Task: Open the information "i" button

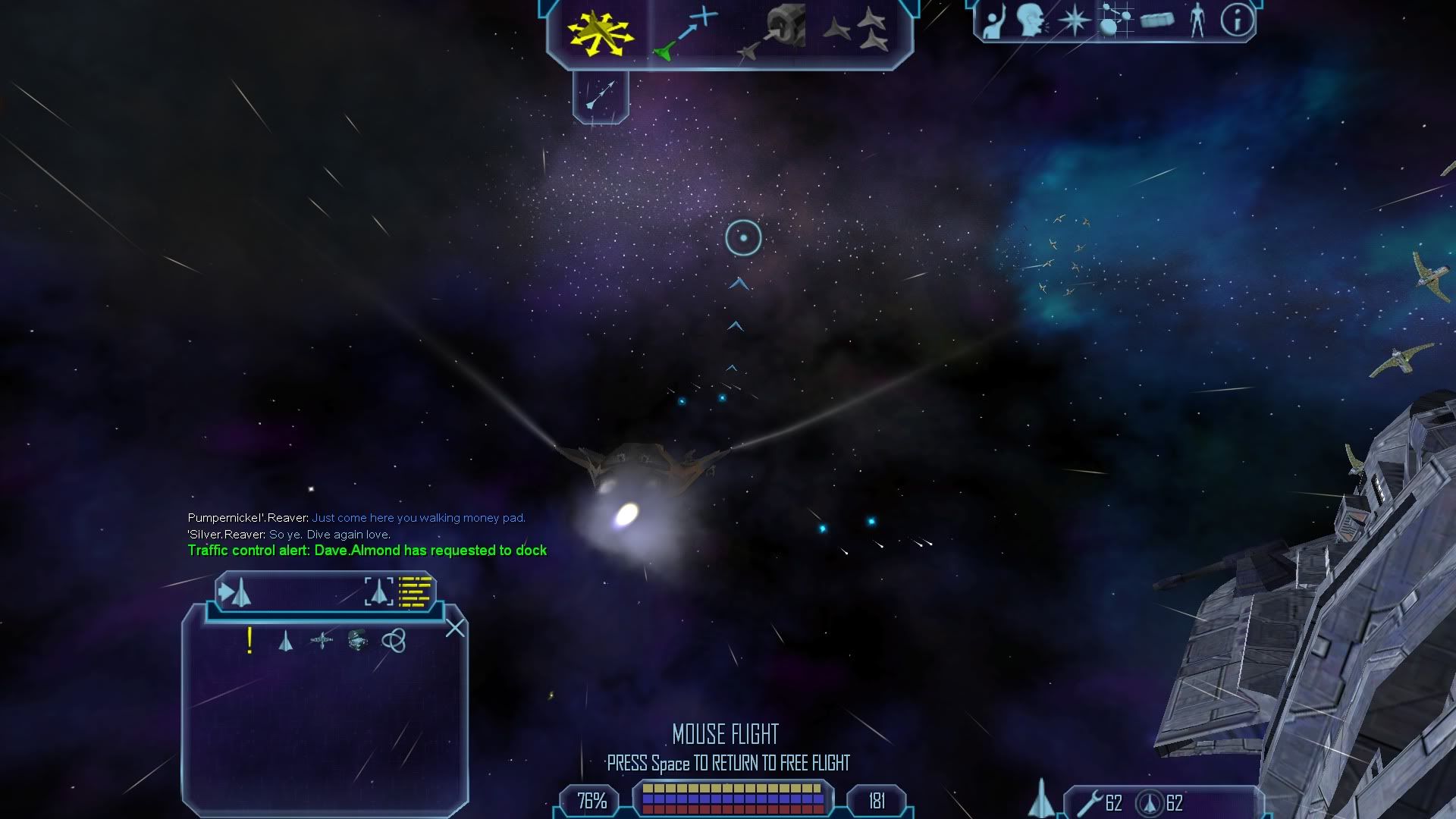Action: pos(1237,20)
